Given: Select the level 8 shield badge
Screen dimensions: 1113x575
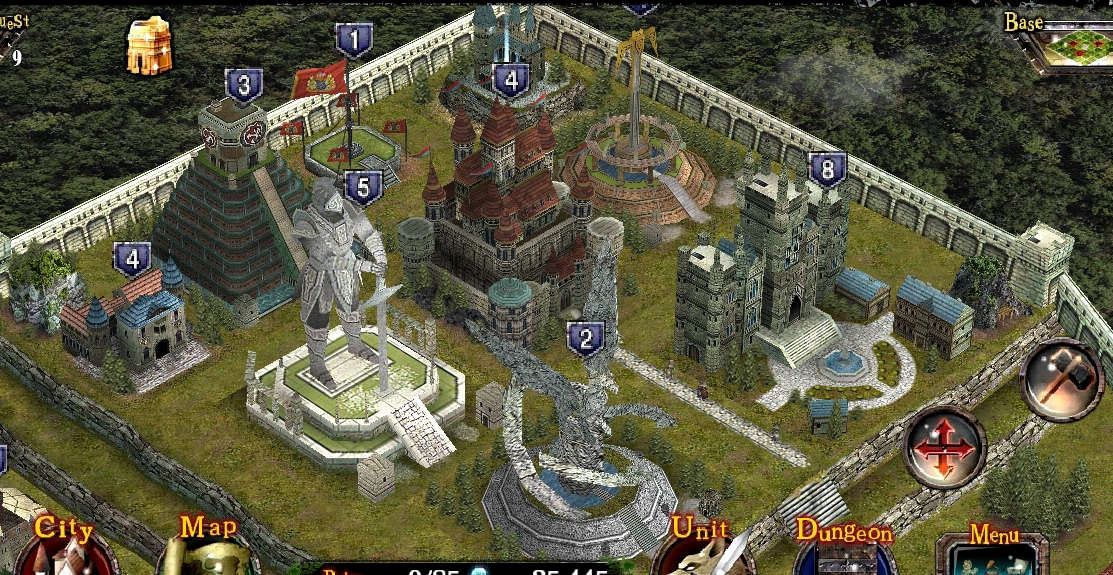Looking at the screenshot, I should click(827, 170).
